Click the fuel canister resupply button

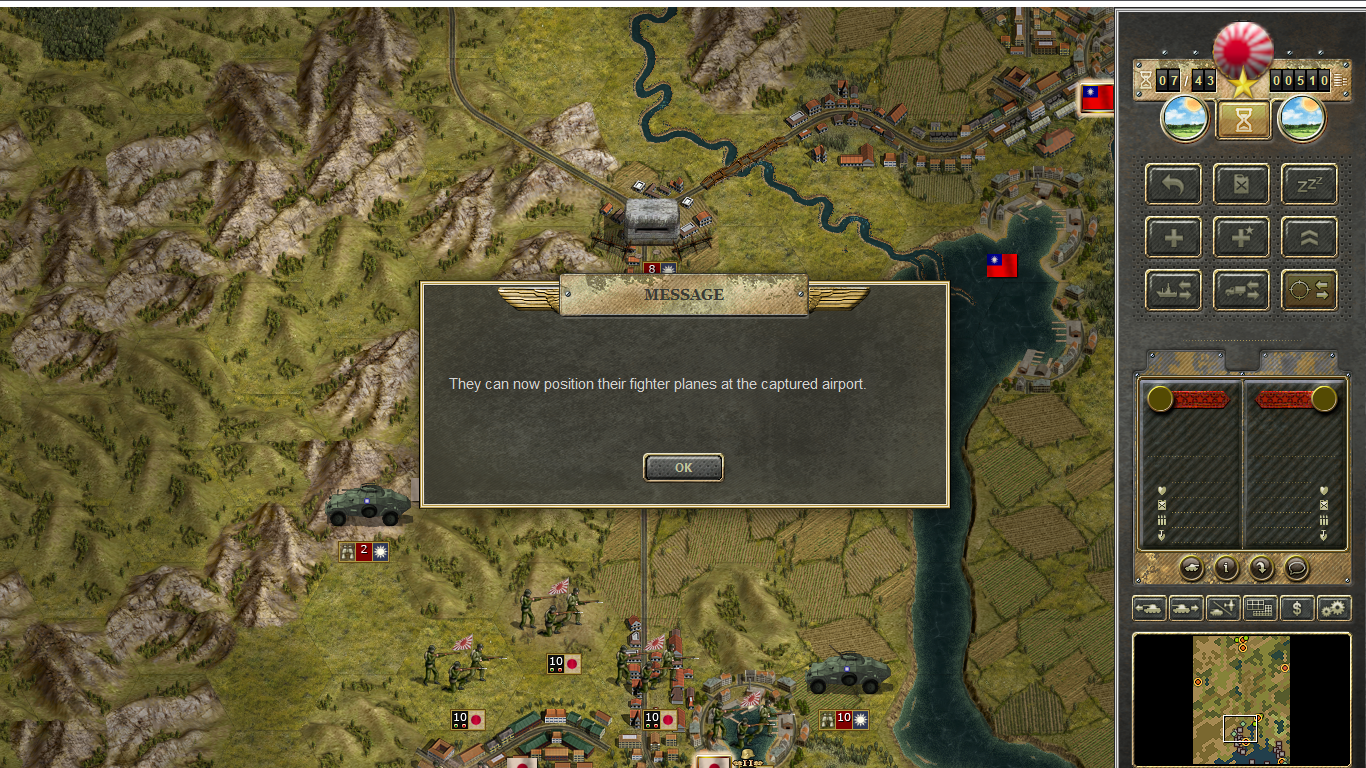[x=1241, y=184]
